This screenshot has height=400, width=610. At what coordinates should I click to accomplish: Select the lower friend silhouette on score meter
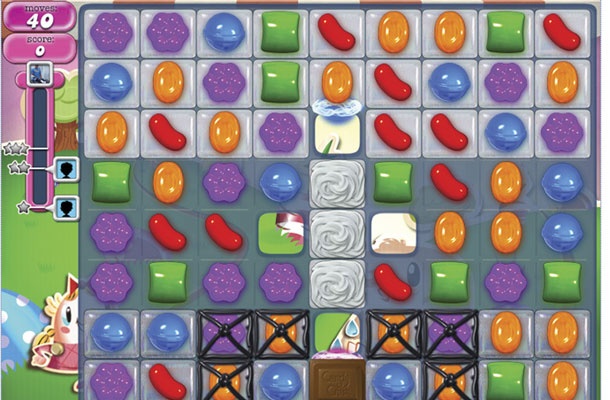coord(66,208)
